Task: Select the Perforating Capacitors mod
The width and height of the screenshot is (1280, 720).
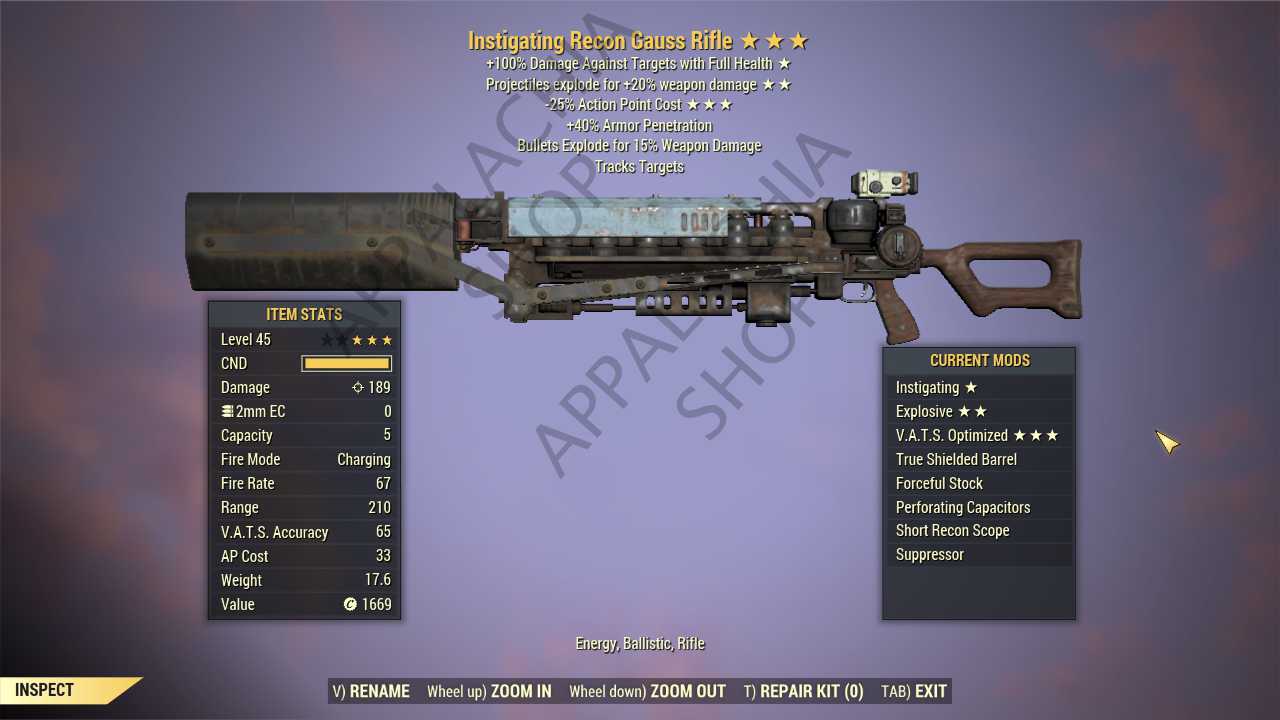Action: [978, 507]
